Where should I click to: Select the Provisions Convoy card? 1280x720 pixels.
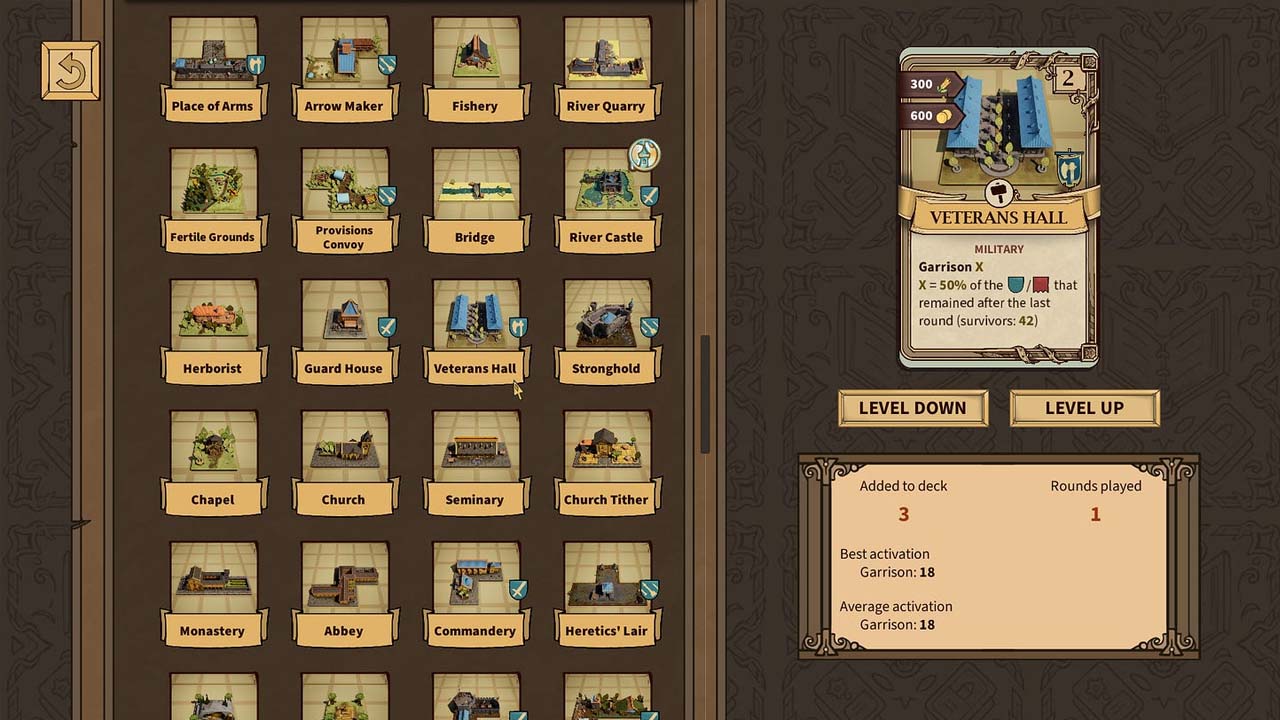[344, 199]
